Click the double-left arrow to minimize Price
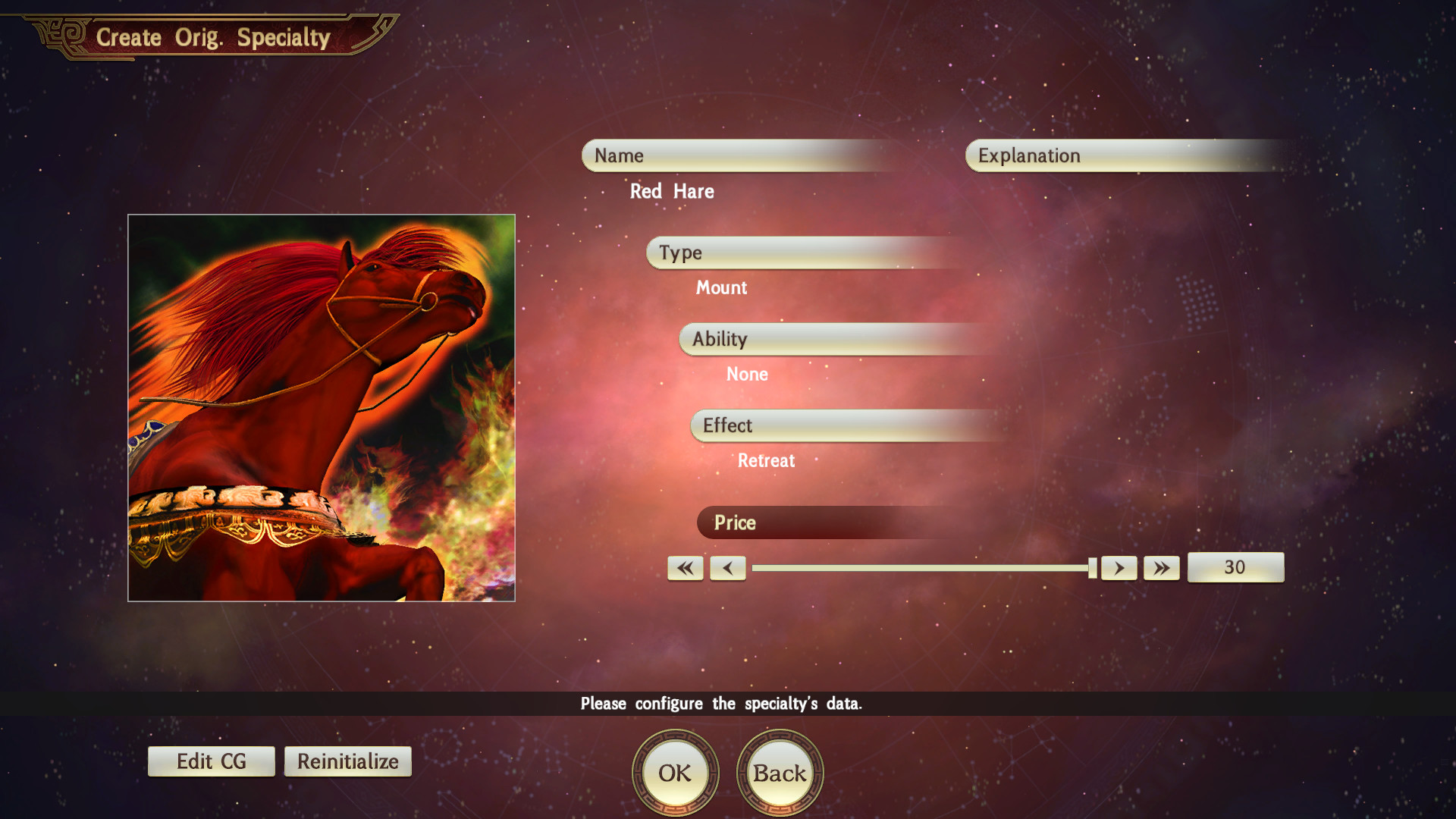1456x819 pixels. [x=685, y=567]
